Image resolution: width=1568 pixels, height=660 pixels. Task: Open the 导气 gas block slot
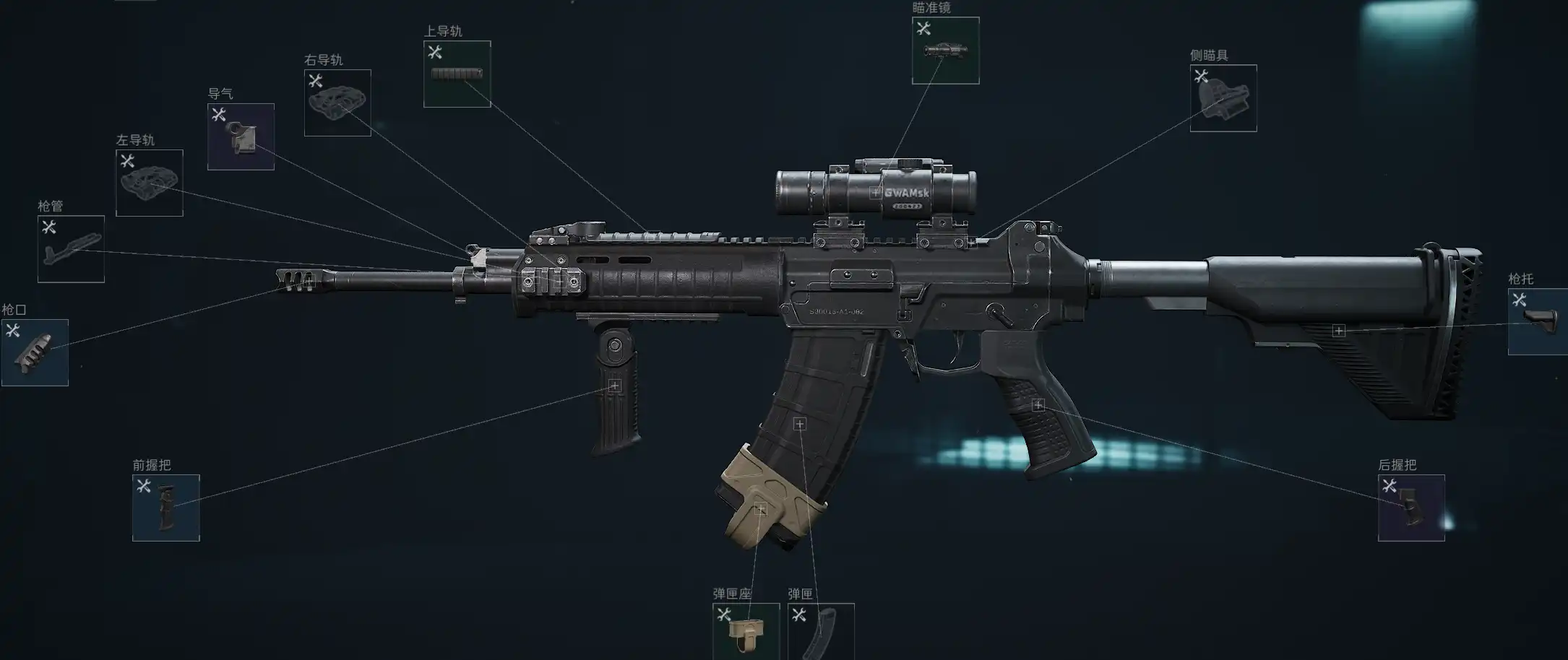pos(241,136)
